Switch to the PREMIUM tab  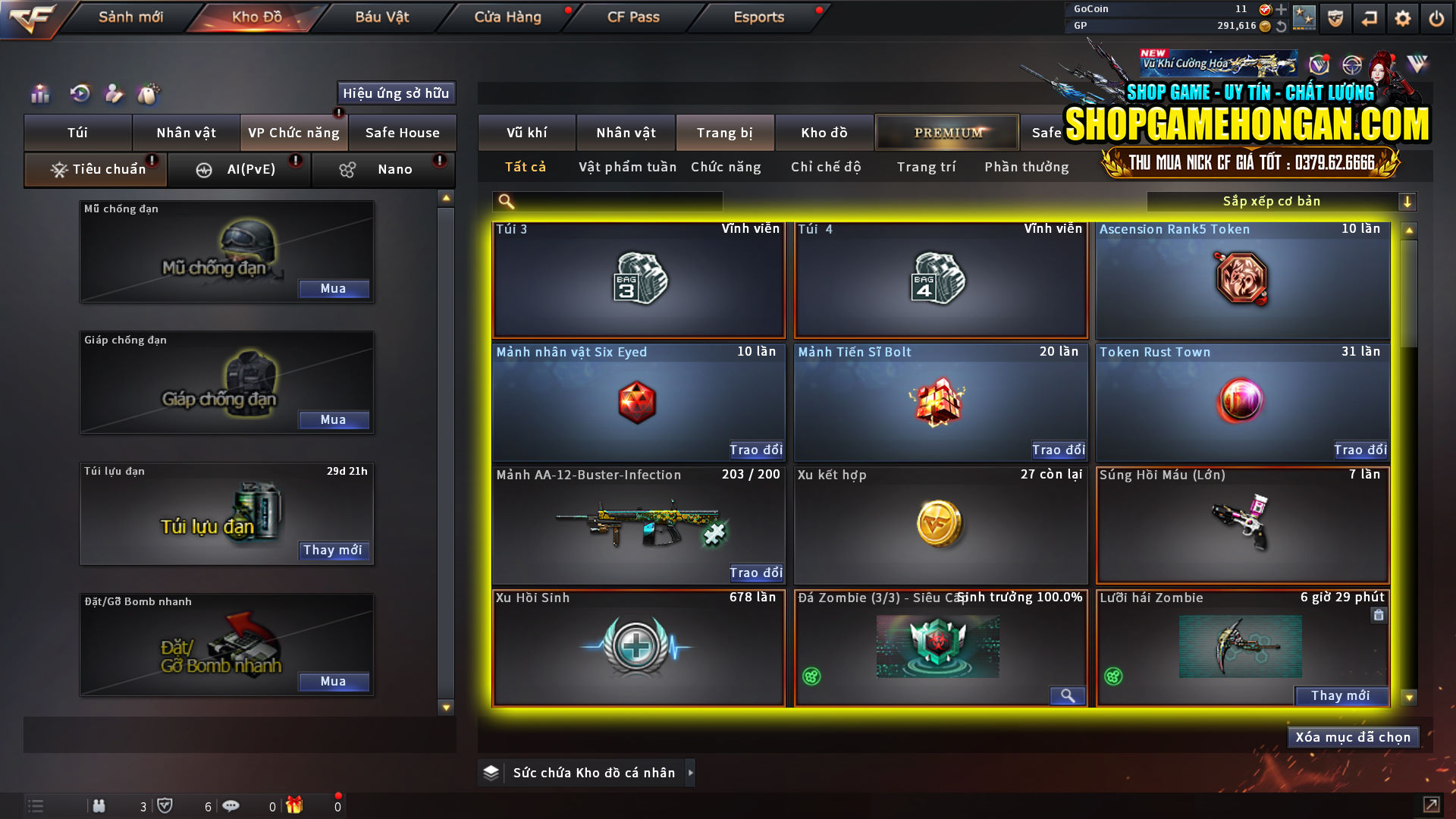coord(947,132)
